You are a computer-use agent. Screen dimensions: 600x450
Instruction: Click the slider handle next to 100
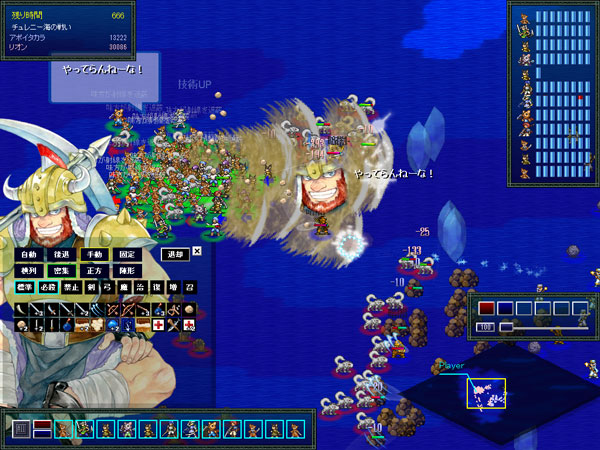[x=507, y=326]
